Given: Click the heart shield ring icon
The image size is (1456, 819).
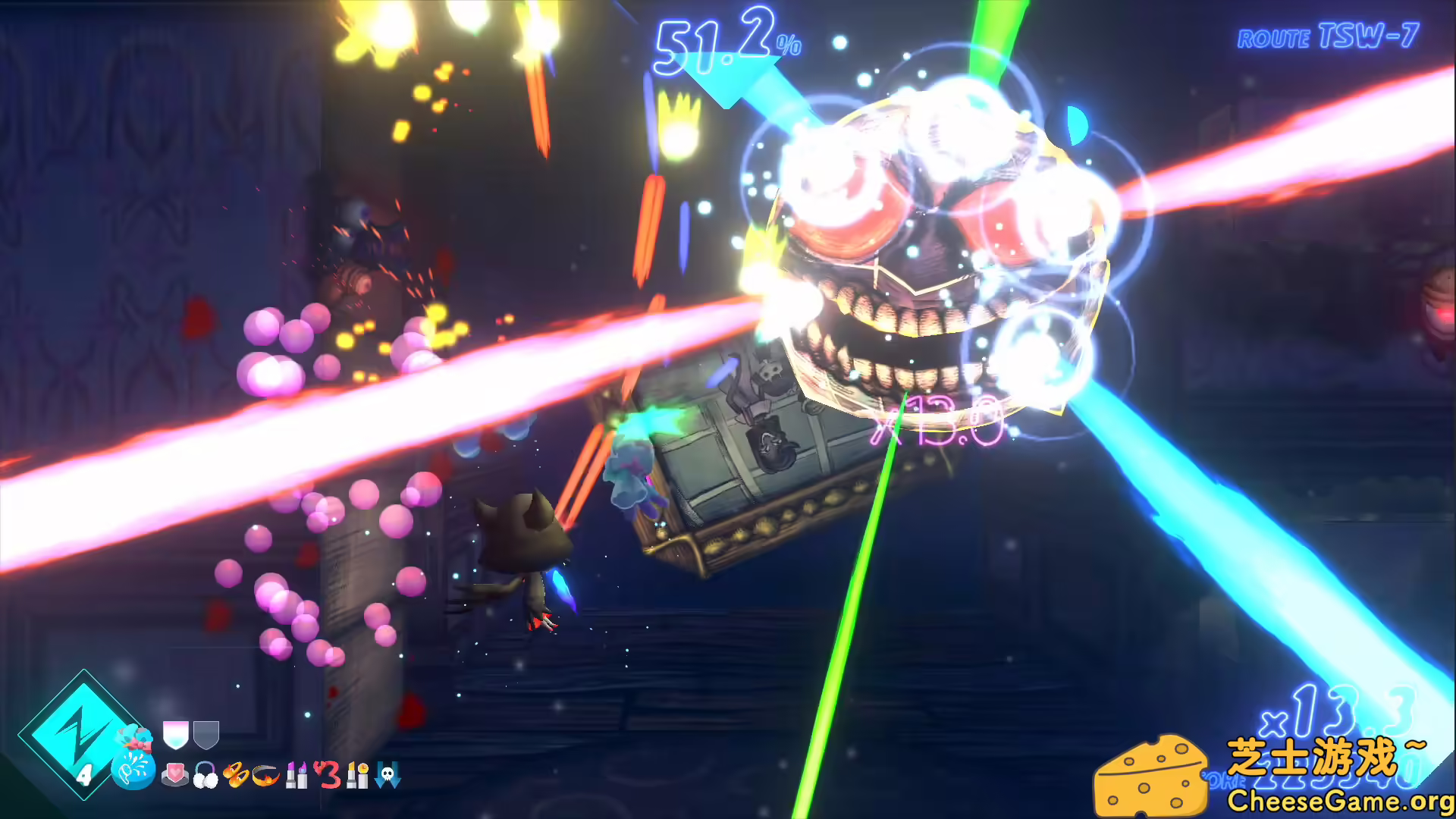Looking at the screenshot, I should (x=175, y=775).
